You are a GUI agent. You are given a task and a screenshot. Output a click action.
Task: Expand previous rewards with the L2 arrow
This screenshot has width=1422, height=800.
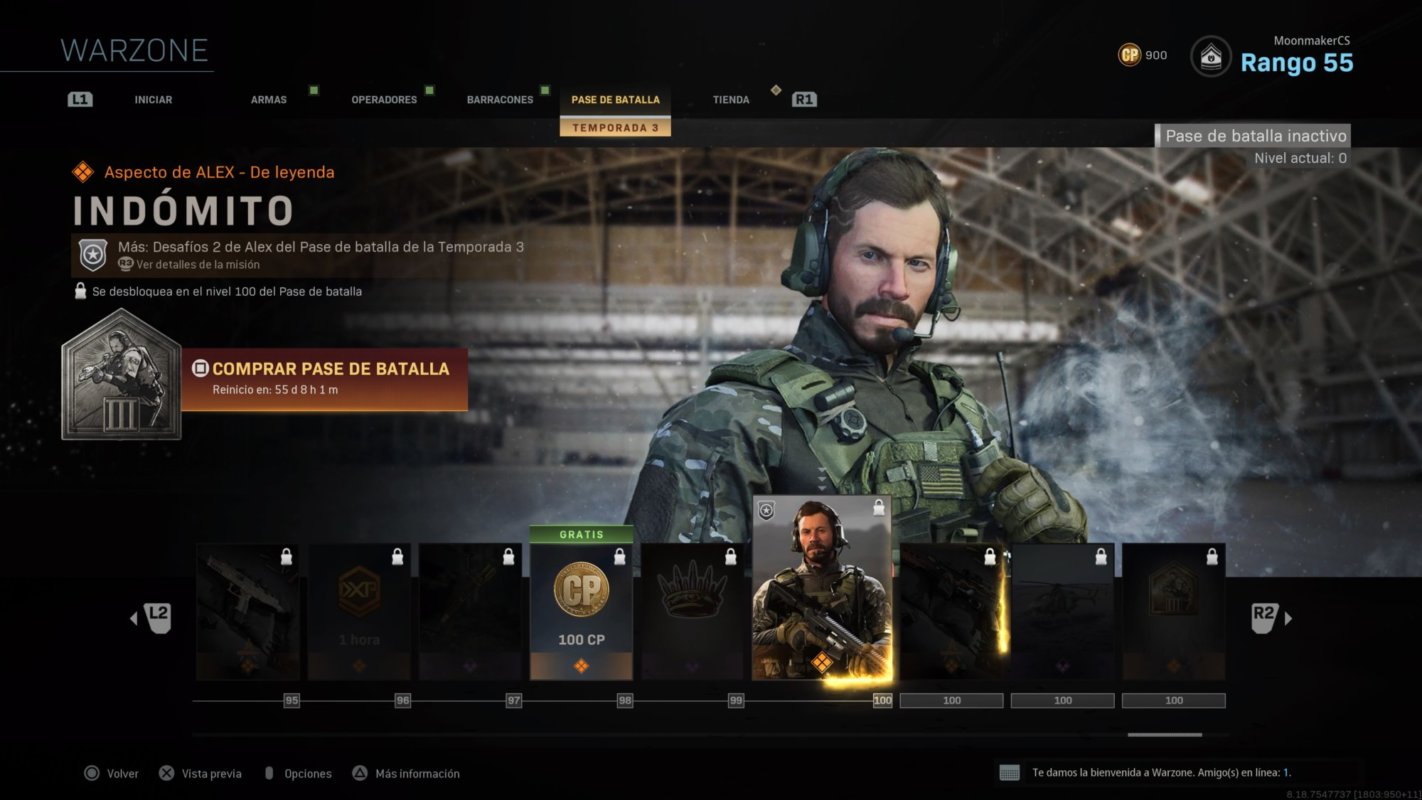pos(151,618)
